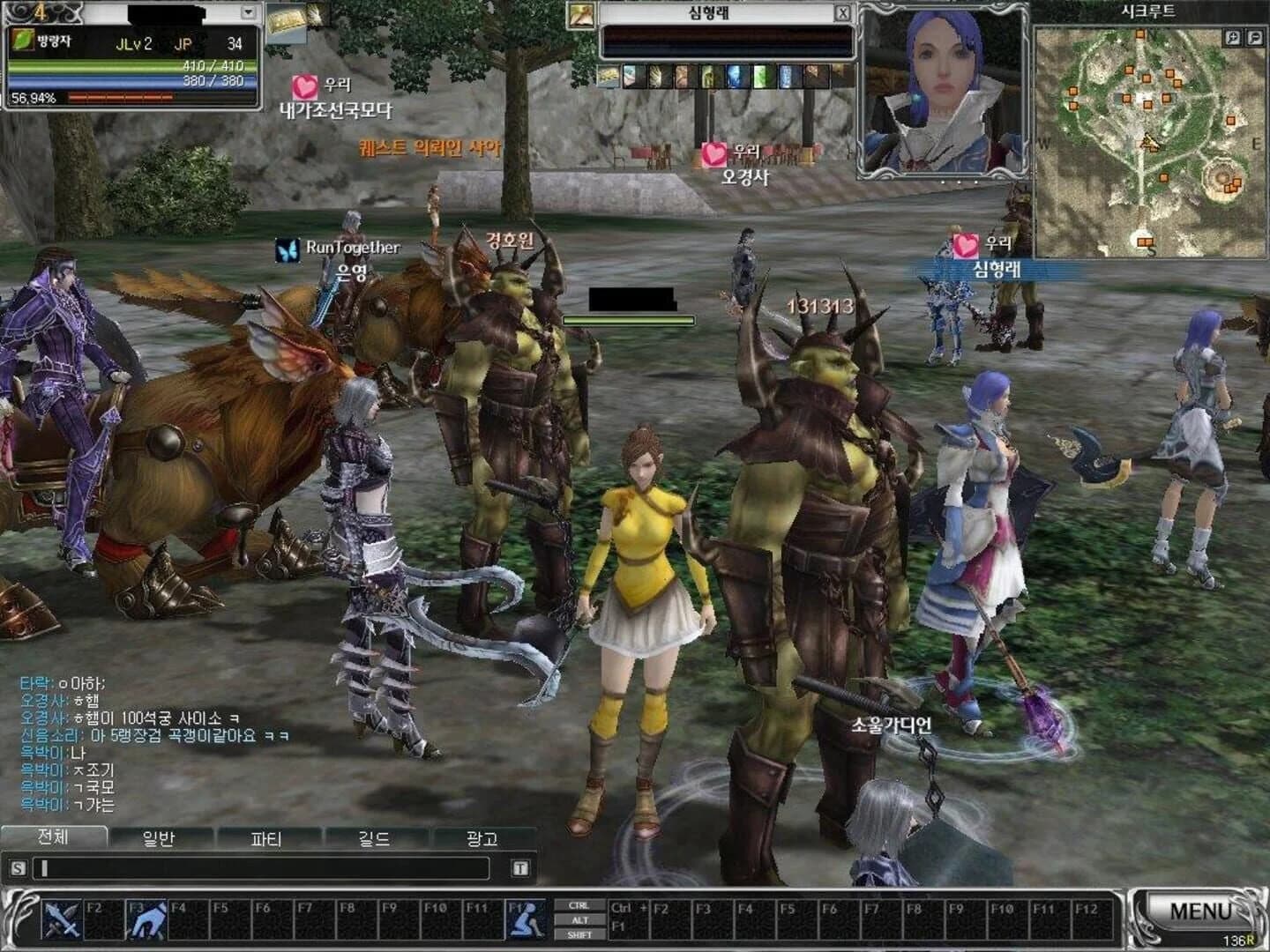Zoom out the minimap using the minus magnifier icon

1255,37
